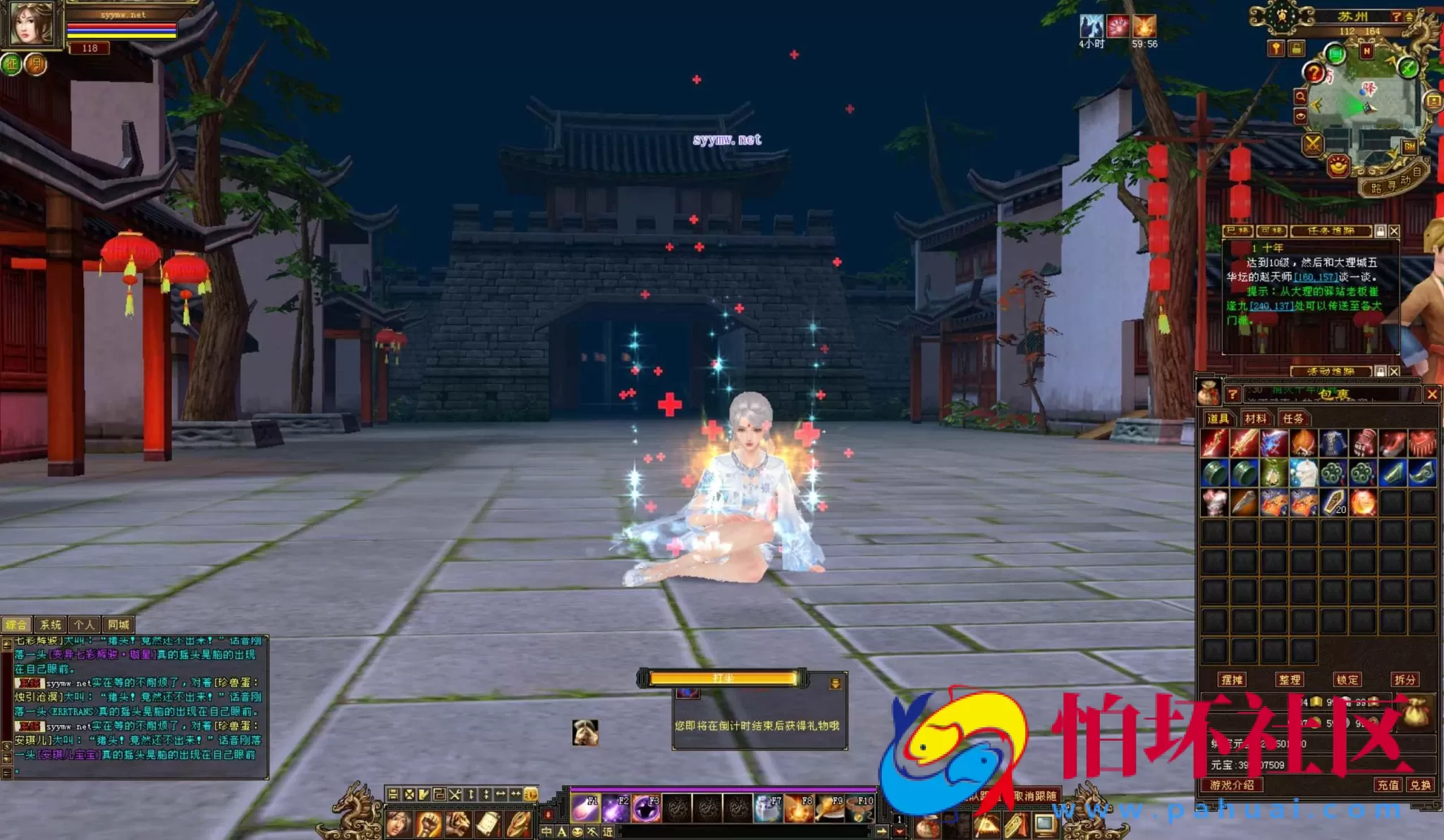Viewport: 1444px width, 840px height.
Task: Toggle the padlock lock beside the key icon
Action: point(1296,48)
